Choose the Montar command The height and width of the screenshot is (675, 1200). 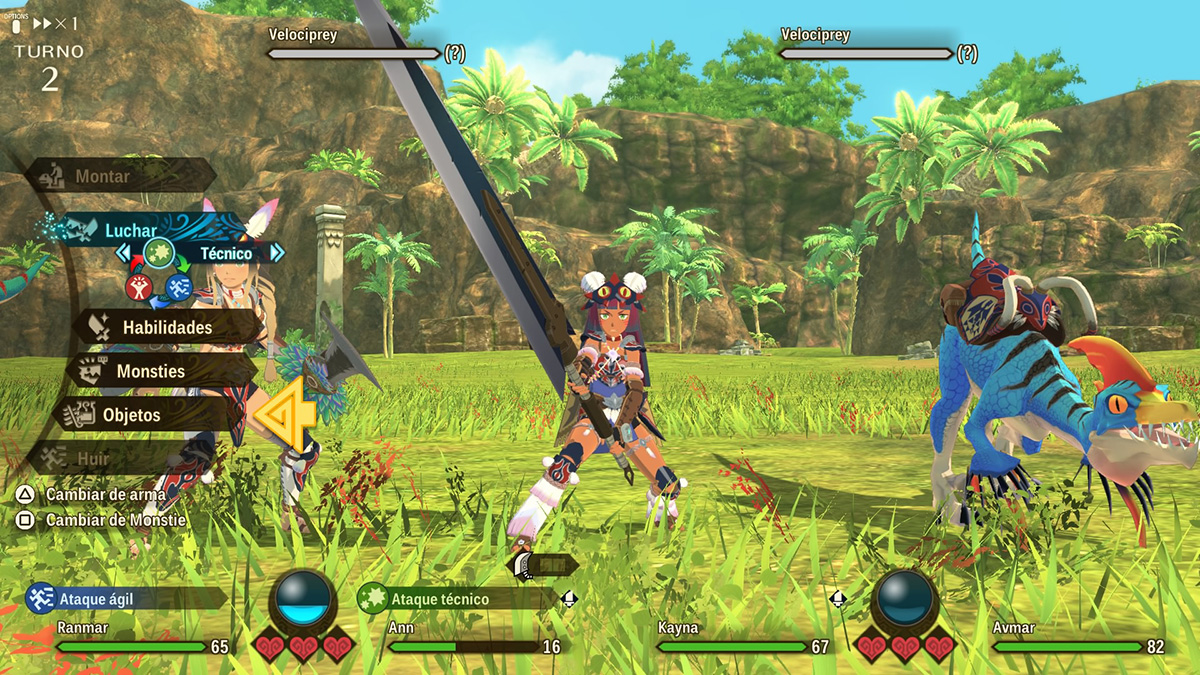[x=102, y=177]
